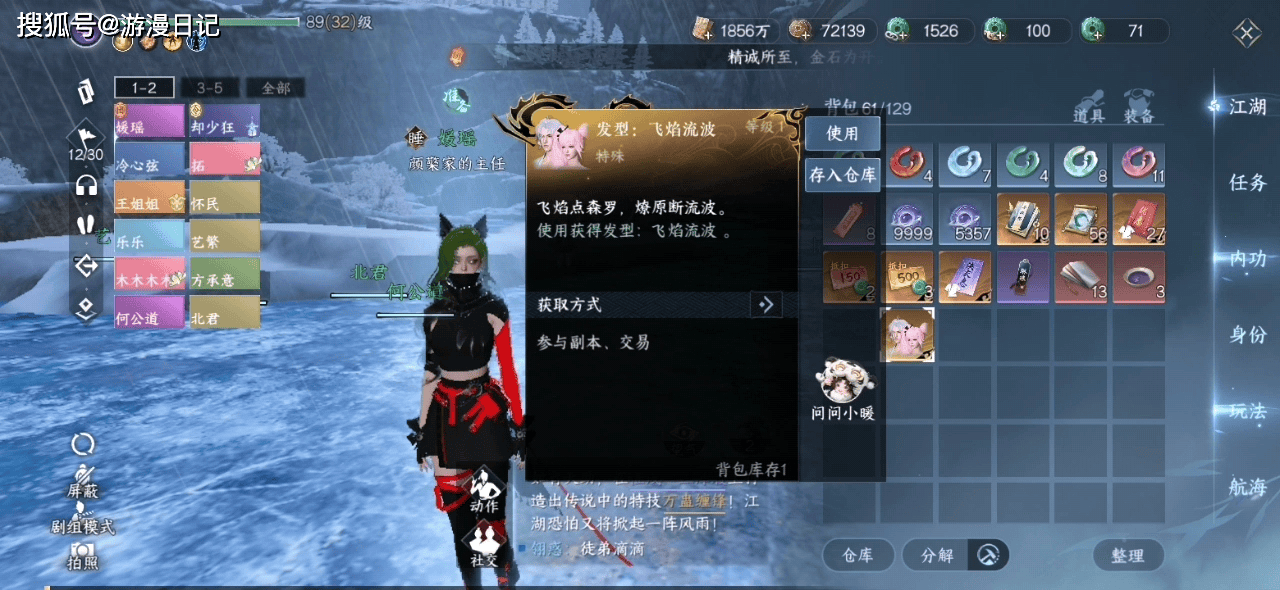Use the 飞焰流波 hairstyle item
This screenshot has width=1280, height=590.
(x=842, y=133)
